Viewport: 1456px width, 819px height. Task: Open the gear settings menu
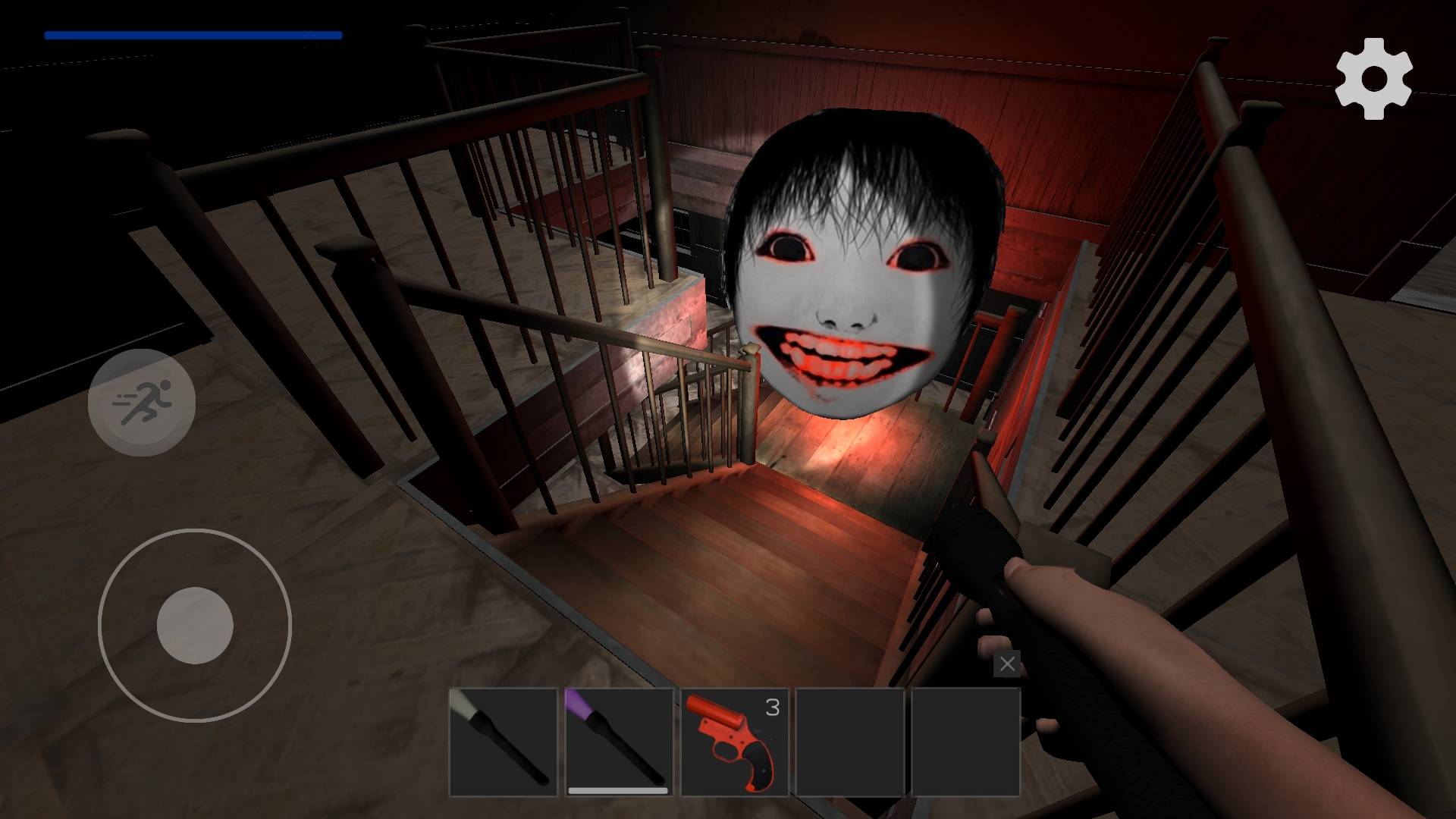[1373, 79]
